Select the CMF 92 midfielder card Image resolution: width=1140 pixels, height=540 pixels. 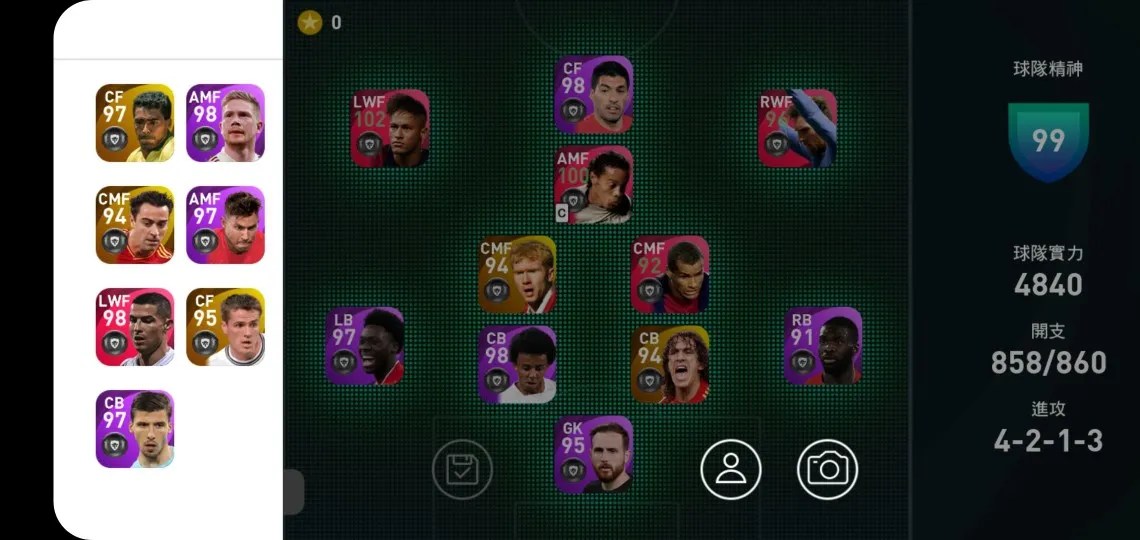tap(670, 275)
